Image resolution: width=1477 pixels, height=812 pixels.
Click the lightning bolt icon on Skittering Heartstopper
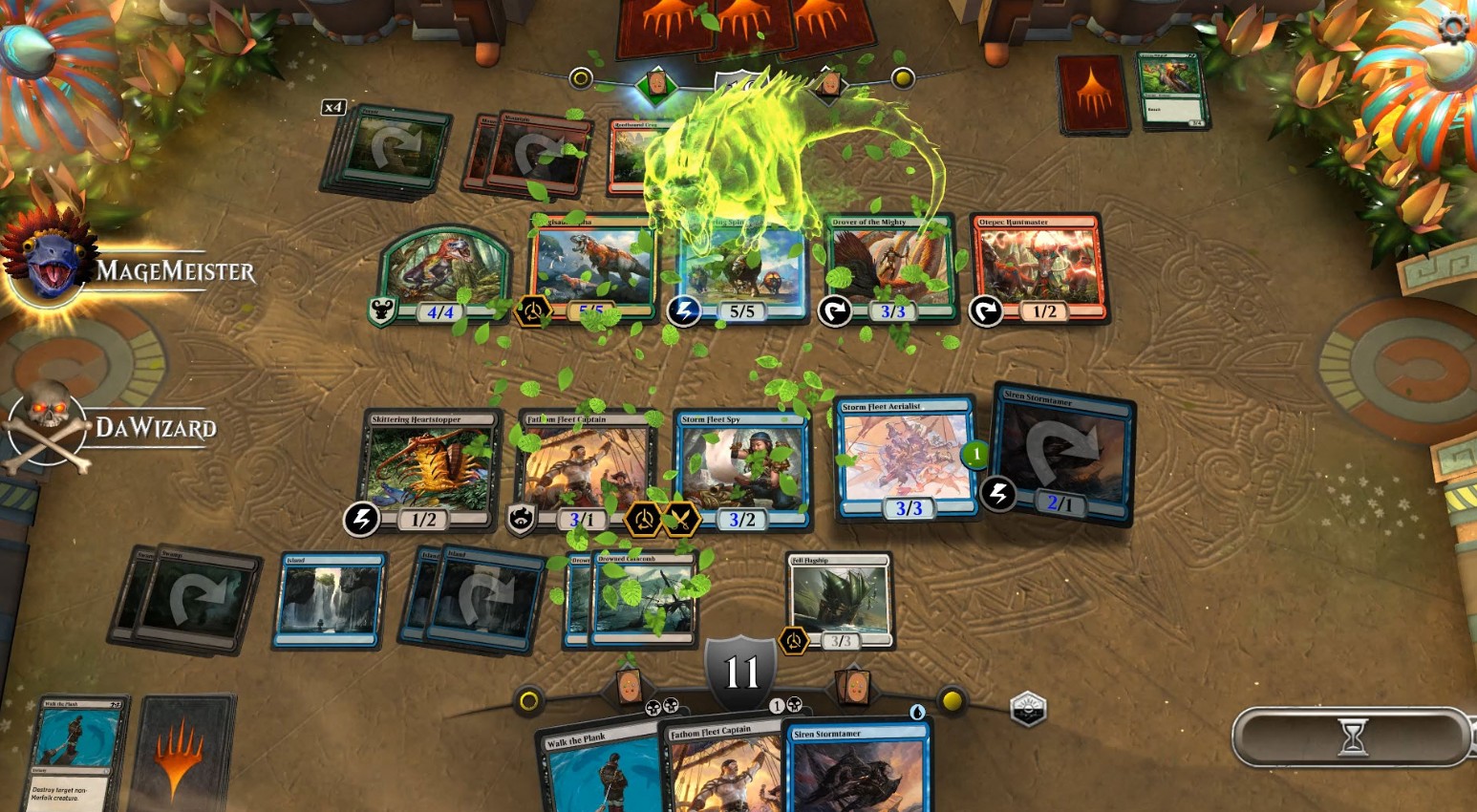pyautogui.click(x=361, y=520)
